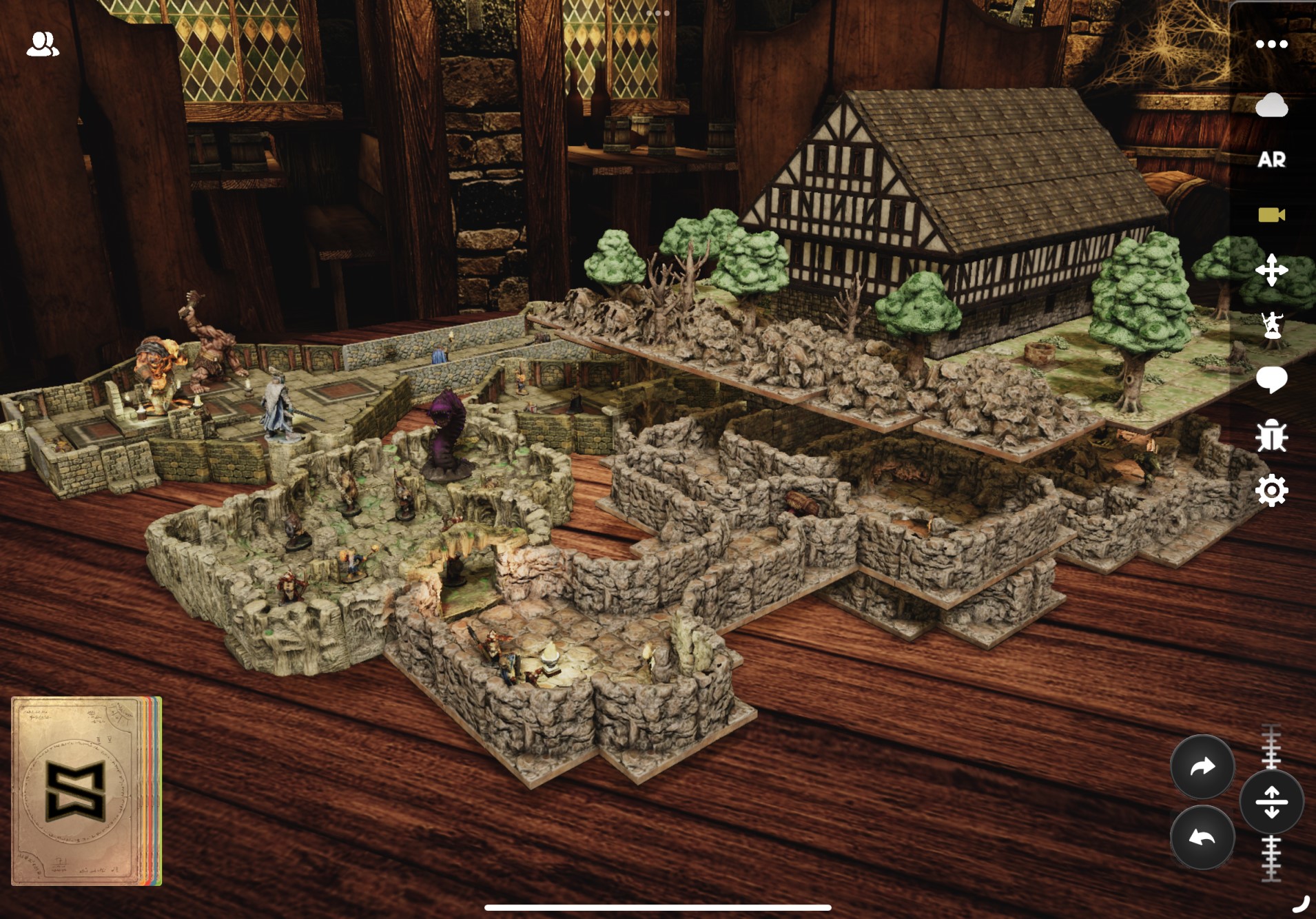The width and height of the screenshot is (1316, 919).
Task: Toggle AR mode
Action: tap(1271, 160)
